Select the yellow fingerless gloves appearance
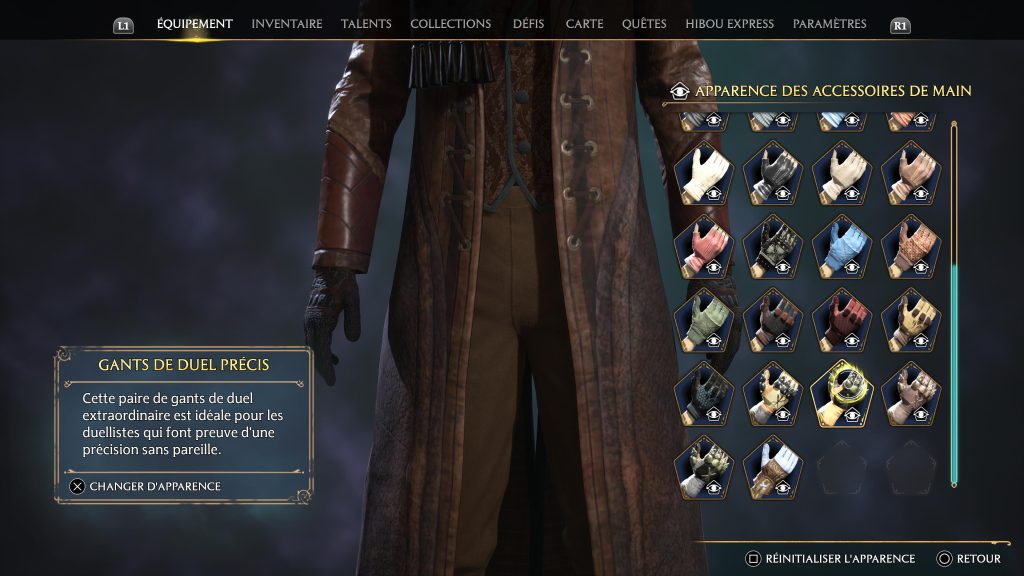The image size is (1024, 576). (910, 319)
